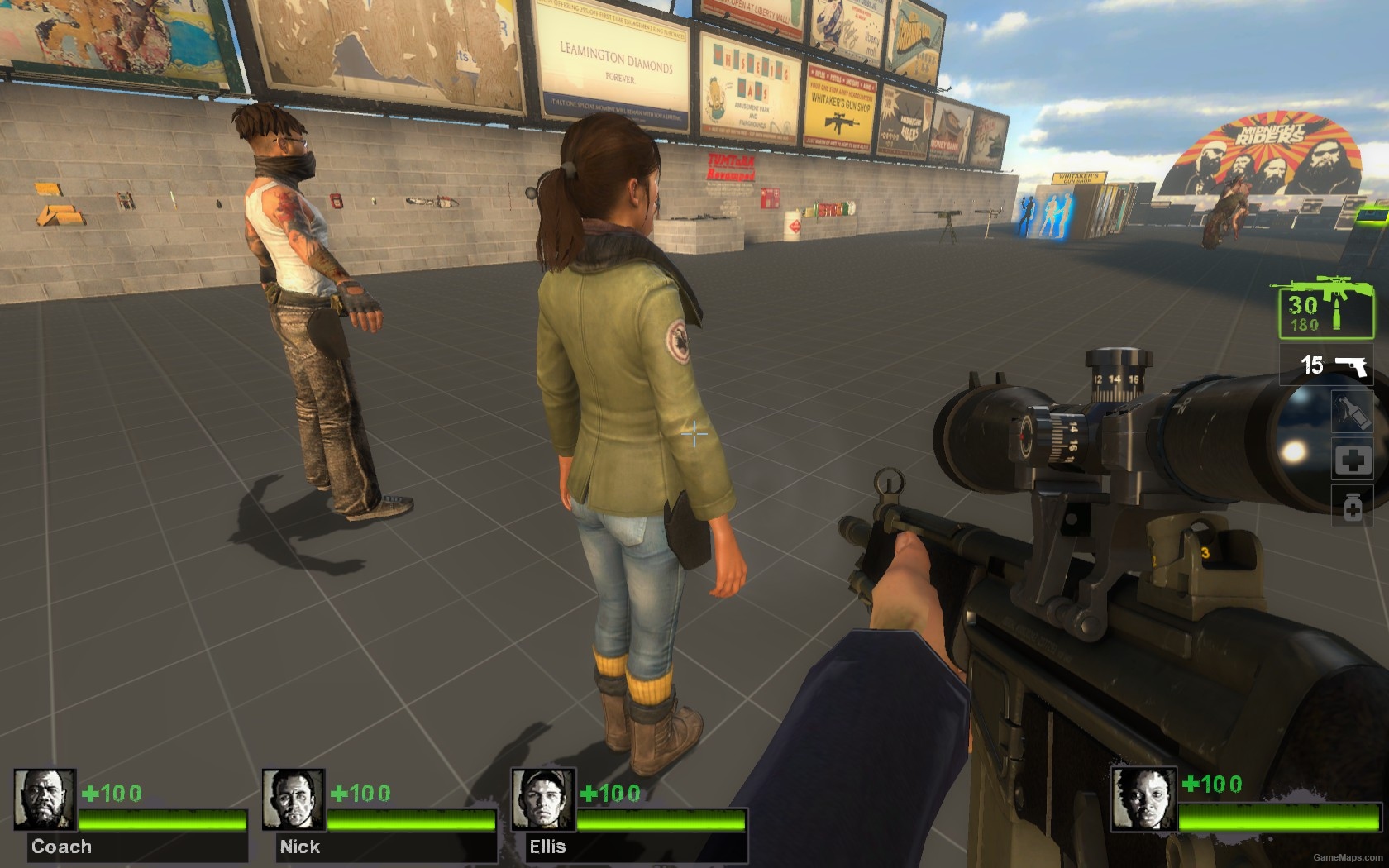Click Nick's teammate portrait
The image size is (1389, 868).
pos(294,799)
